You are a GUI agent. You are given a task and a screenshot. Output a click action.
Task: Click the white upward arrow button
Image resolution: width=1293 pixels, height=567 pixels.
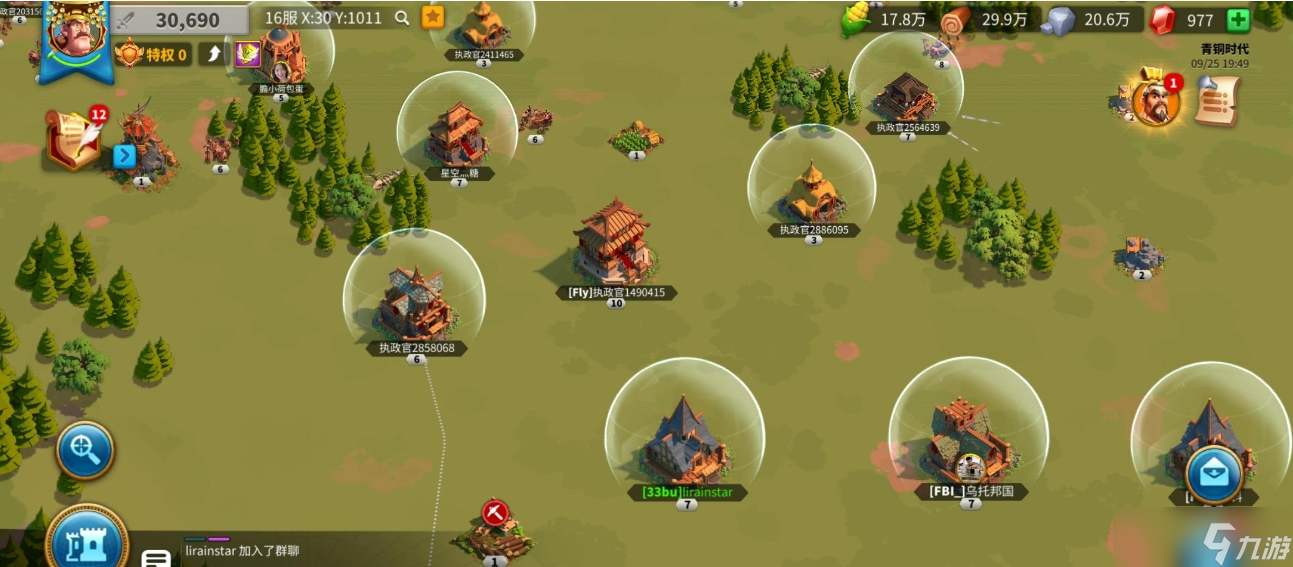[212, 54]
